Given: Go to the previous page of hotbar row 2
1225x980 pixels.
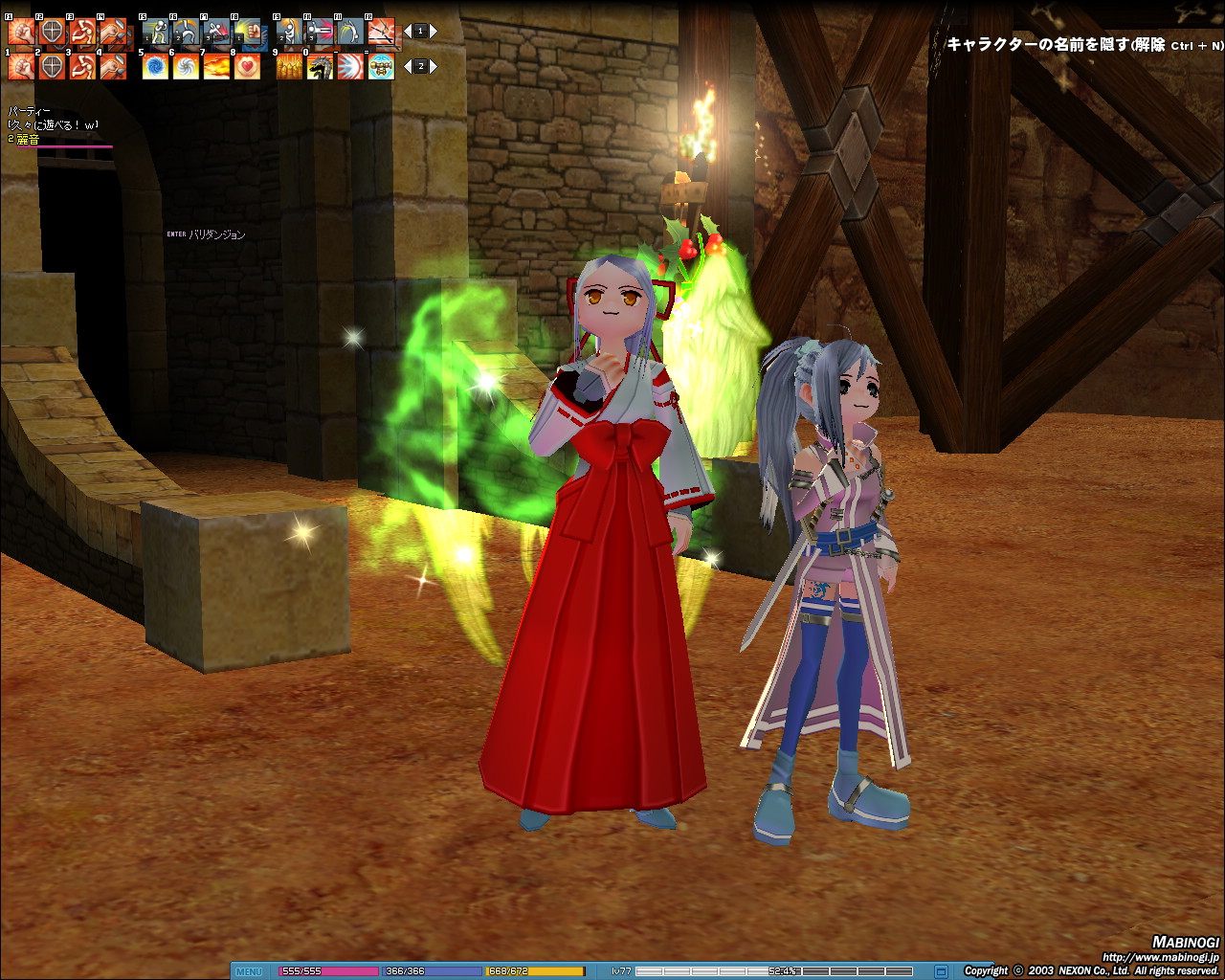Looking at the screenshot, I should click(x=407, y=67).
